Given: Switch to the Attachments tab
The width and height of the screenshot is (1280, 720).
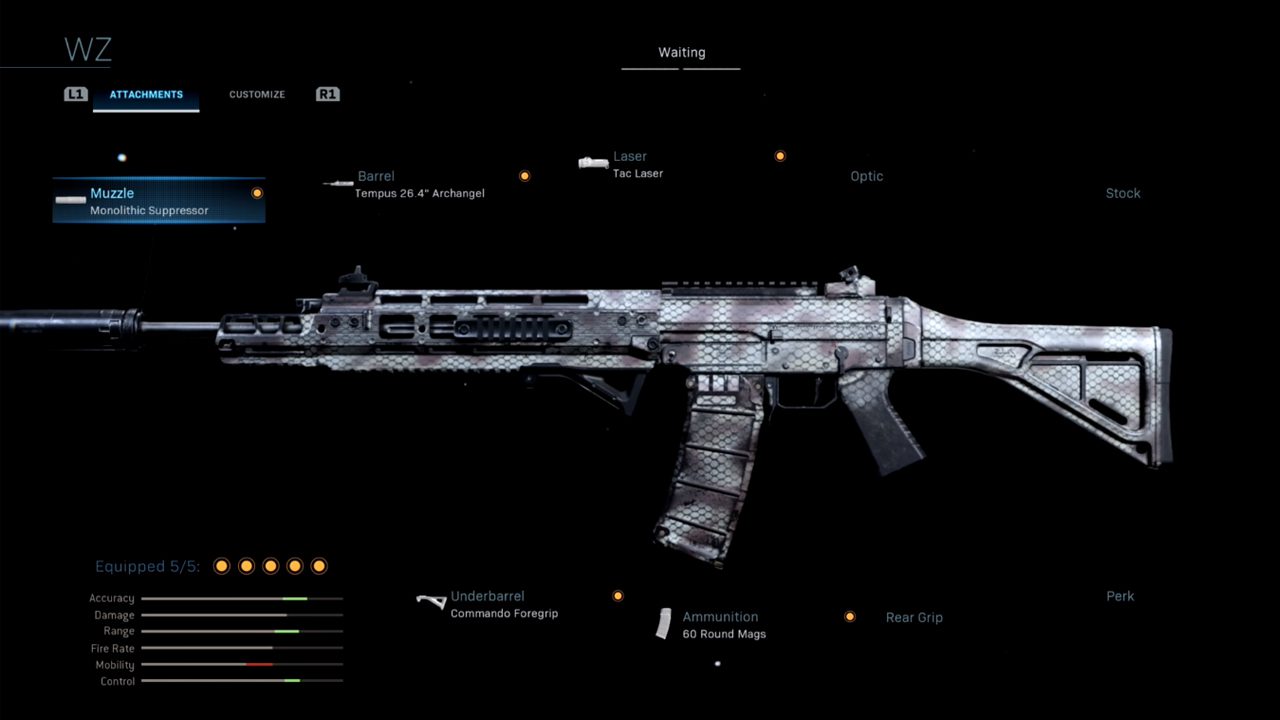Looking at the screenshot, I should pos(146,95).
